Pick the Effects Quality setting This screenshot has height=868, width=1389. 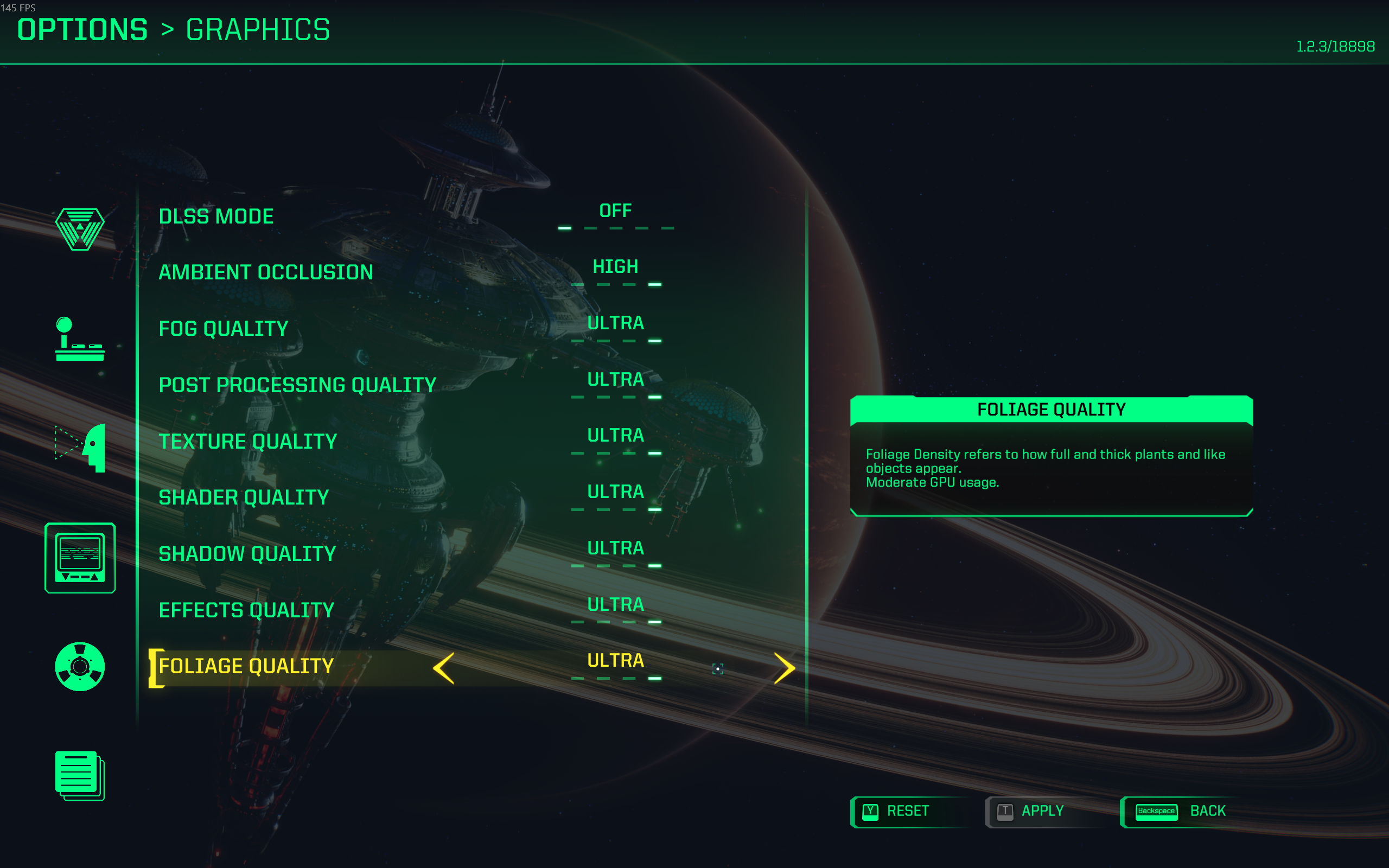pos(246,610)
